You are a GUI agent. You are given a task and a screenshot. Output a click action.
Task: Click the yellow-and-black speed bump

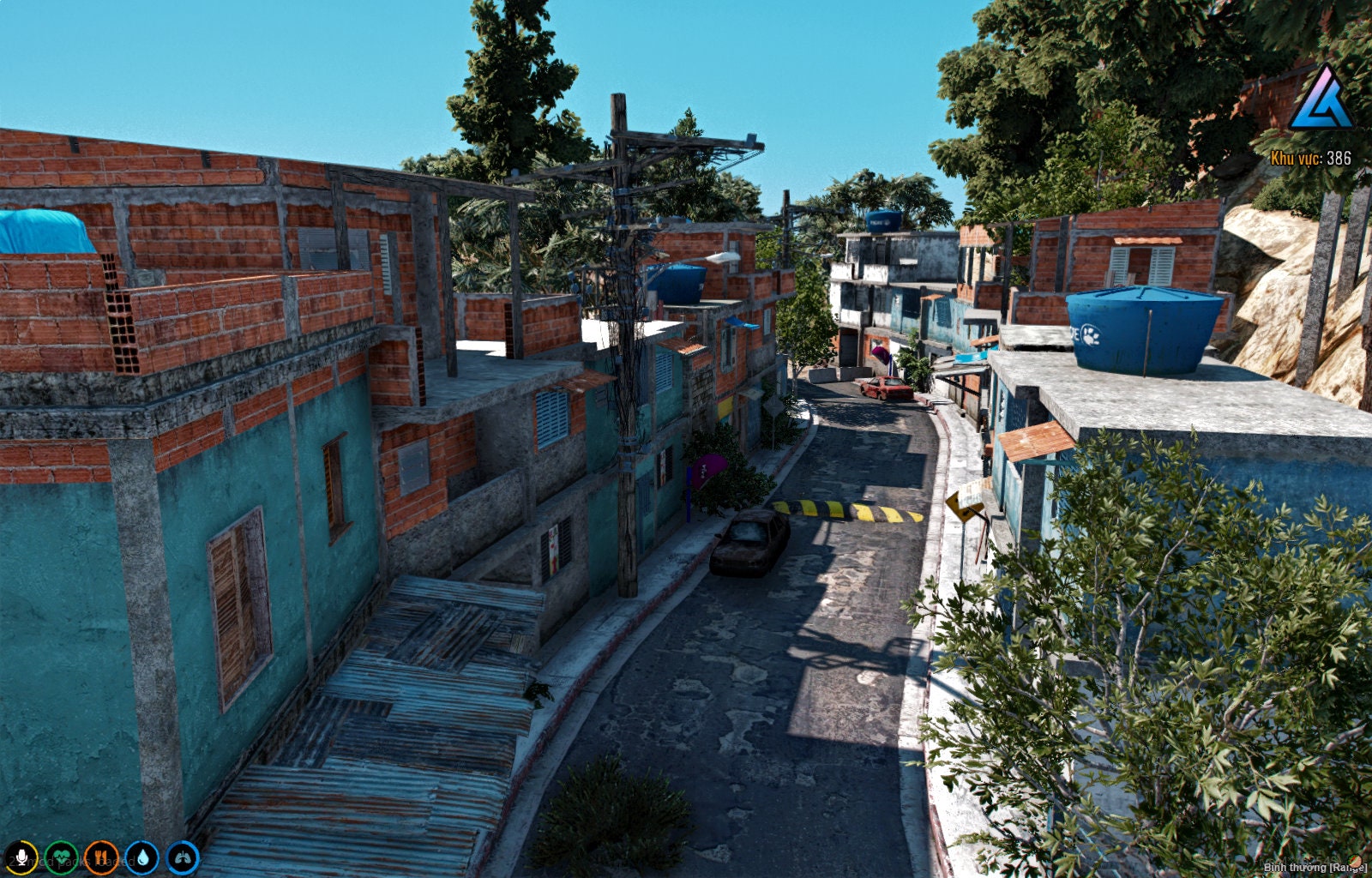tap(845, 511)
